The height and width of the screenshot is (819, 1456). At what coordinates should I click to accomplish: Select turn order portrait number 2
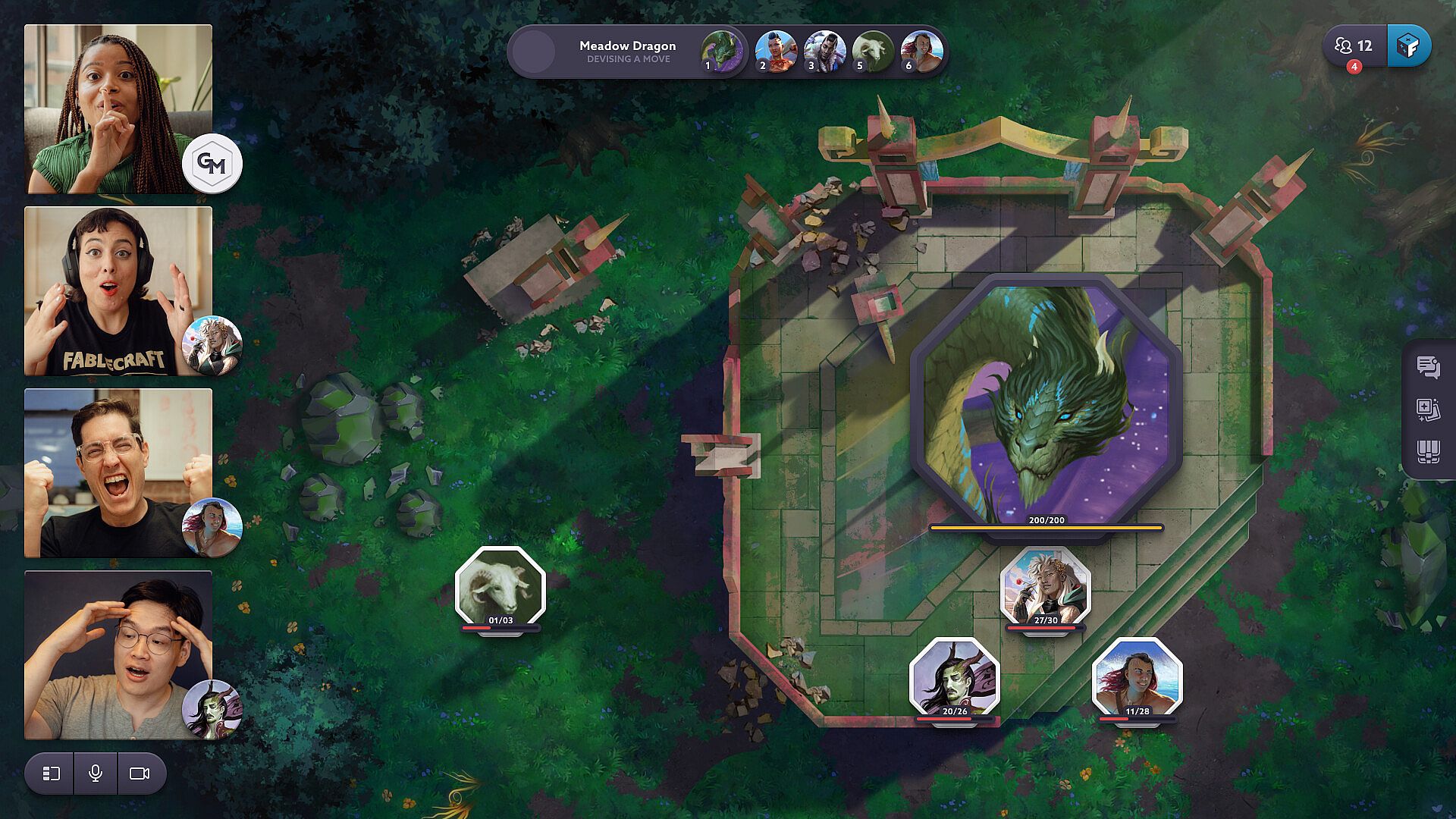(775, 52)
